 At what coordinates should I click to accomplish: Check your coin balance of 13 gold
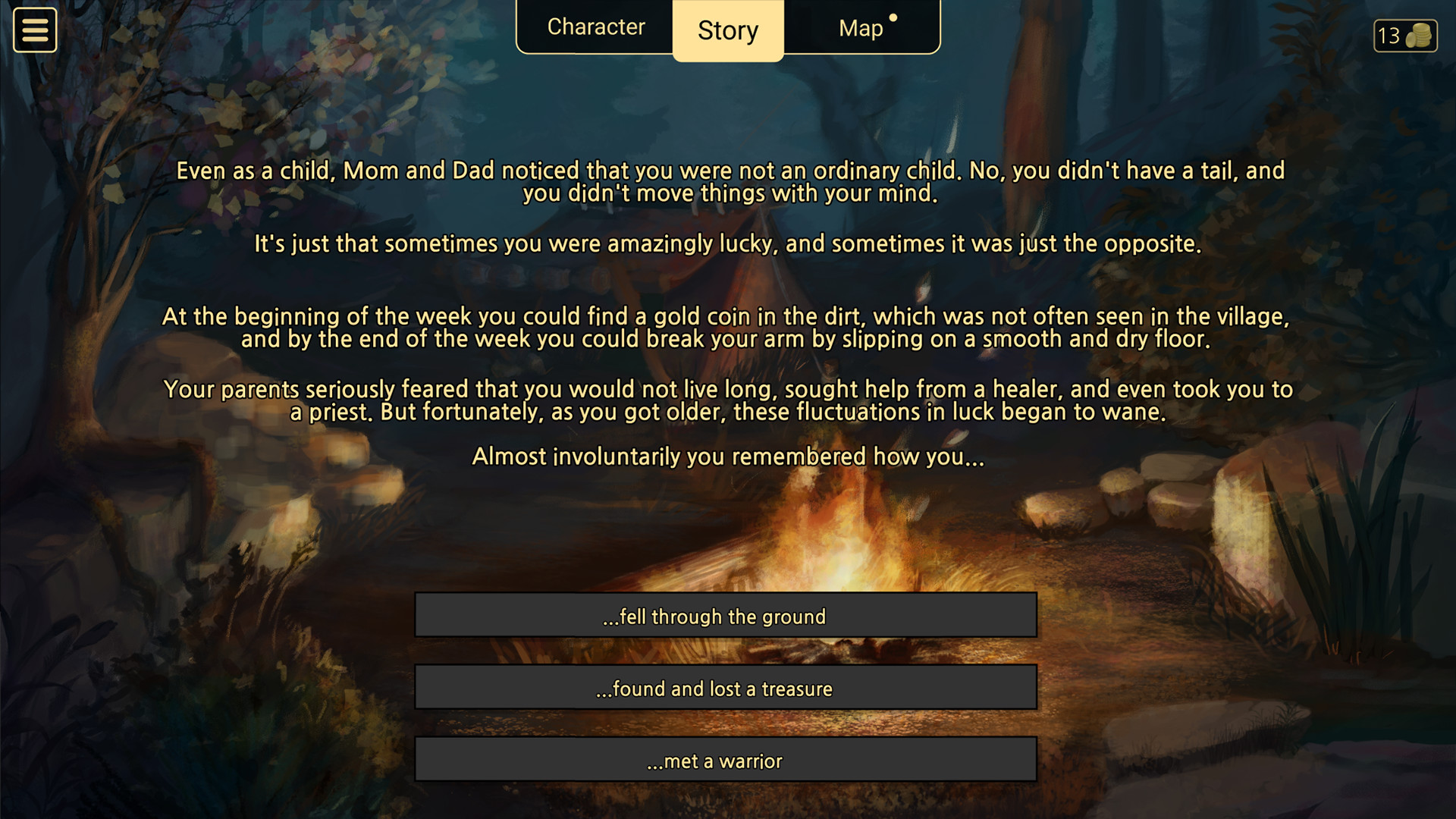[1404, 36]
